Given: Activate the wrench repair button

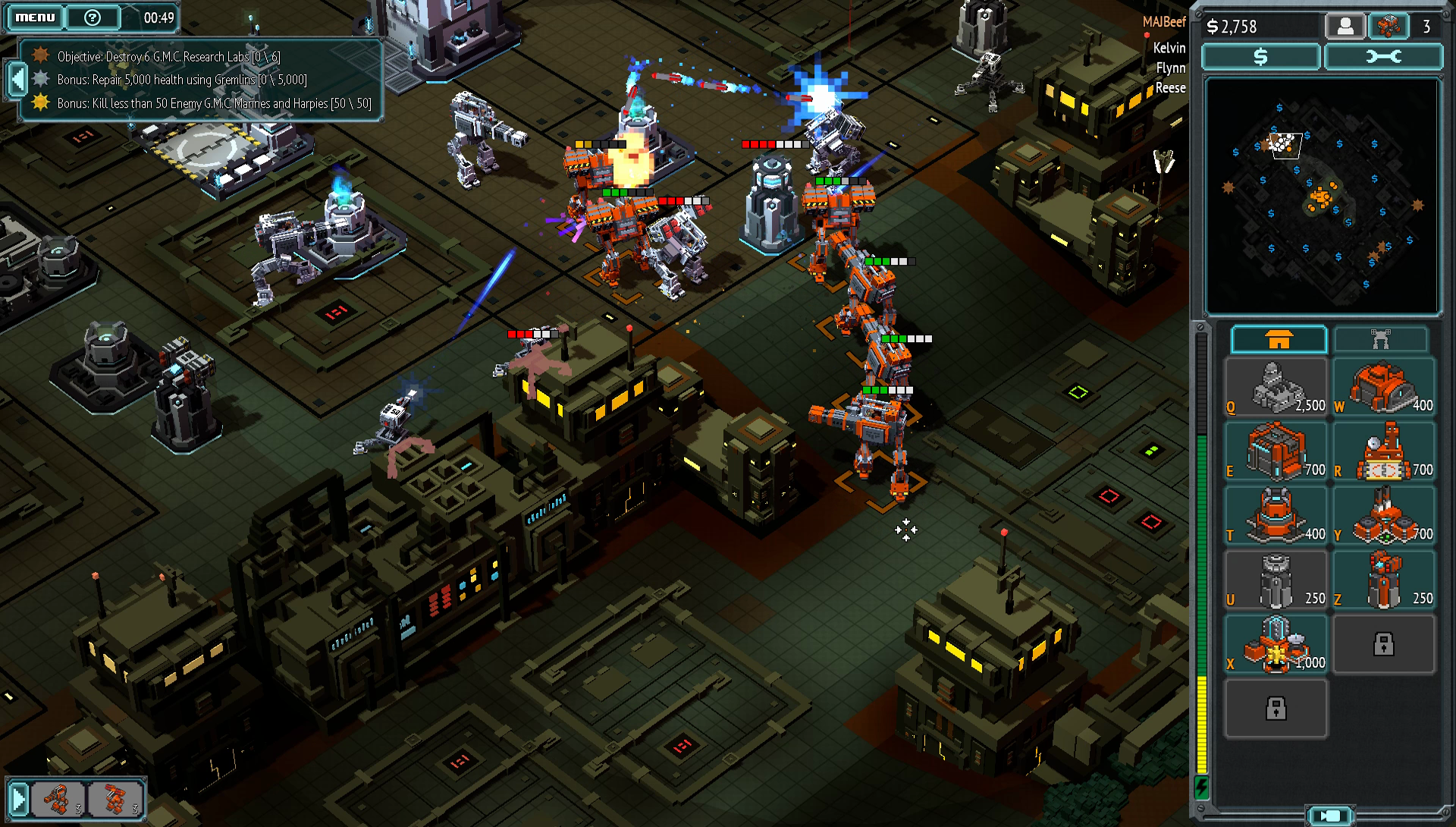Looking at the screenshot, I should [x=1383, y=57].
